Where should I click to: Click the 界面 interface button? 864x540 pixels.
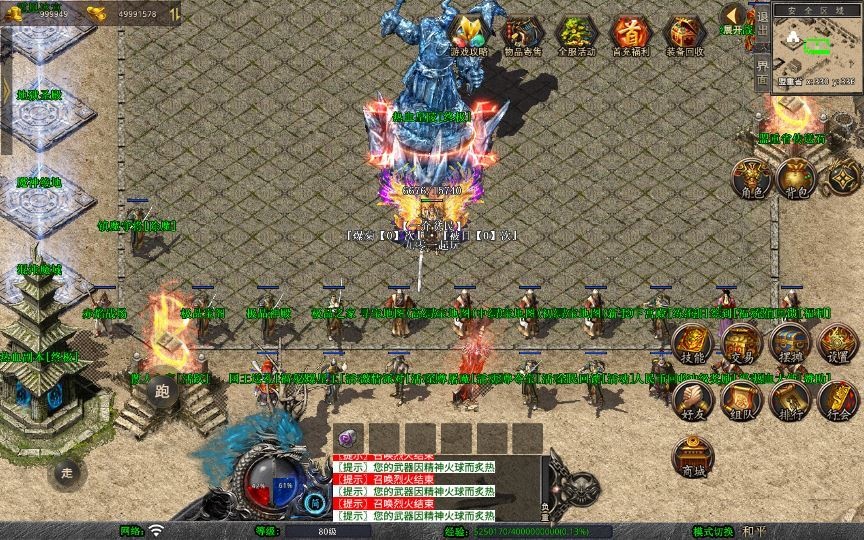pos(762,69)
